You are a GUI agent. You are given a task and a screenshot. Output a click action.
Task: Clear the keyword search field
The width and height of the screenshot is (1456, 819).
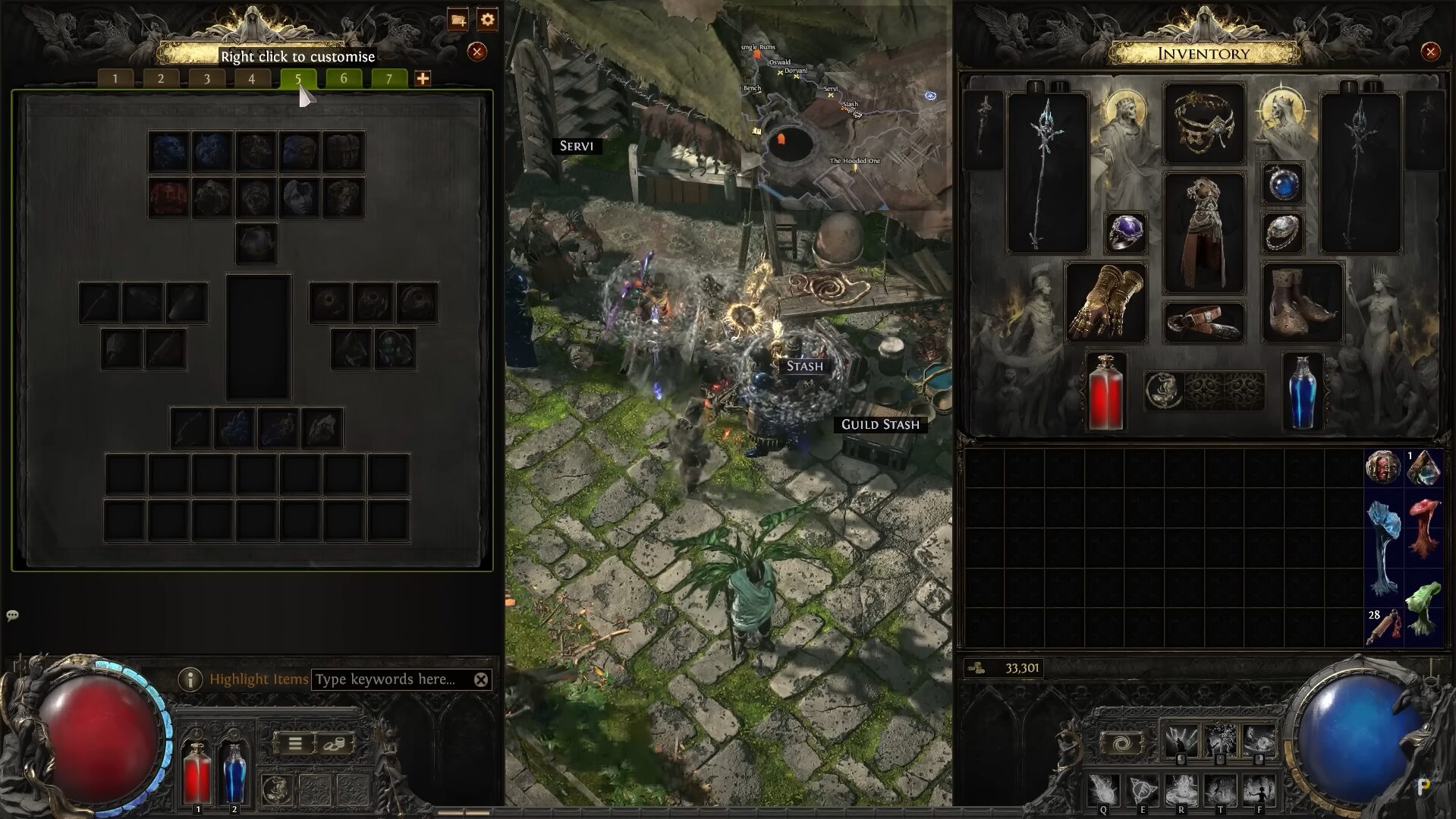[x=480, y=679]
